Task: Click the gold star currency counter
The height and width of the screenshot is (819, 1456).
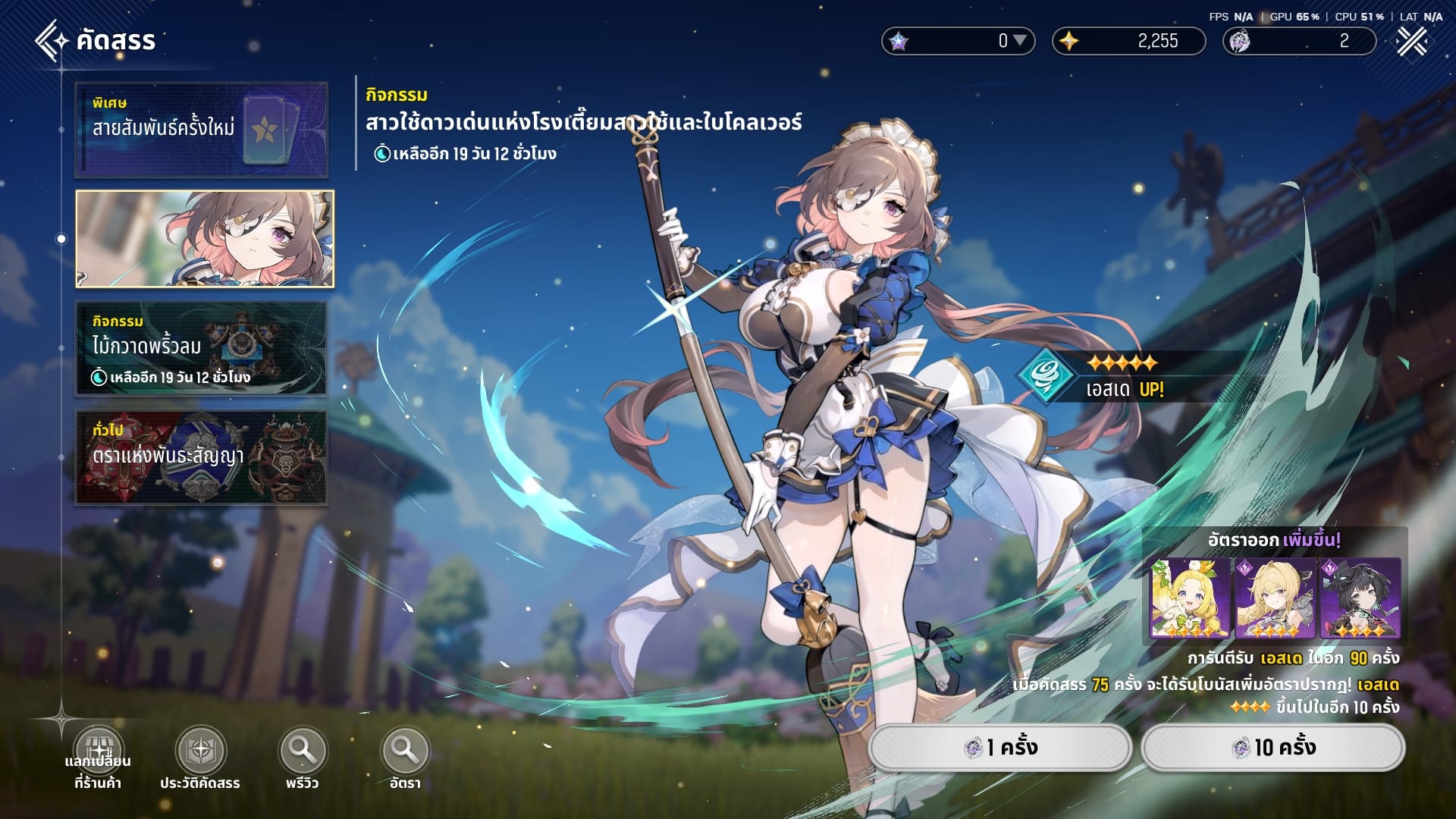Action: pos(1128,41)
